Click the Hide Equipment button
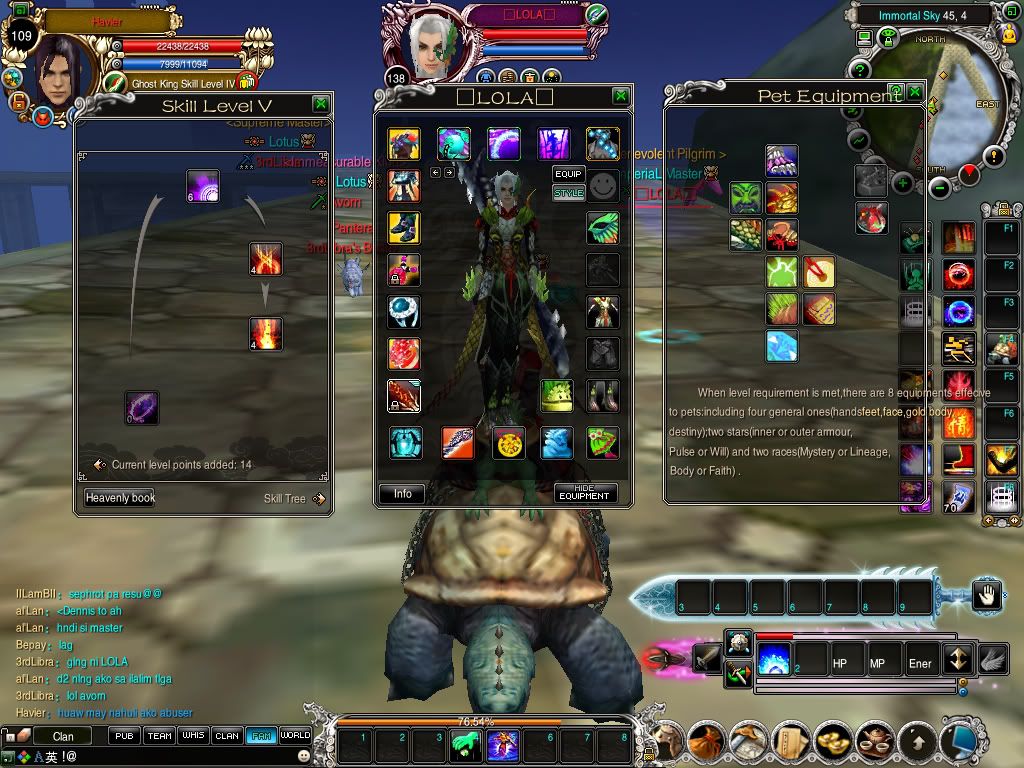Viewport: 1024px width, 768px height. coord(584,493)
